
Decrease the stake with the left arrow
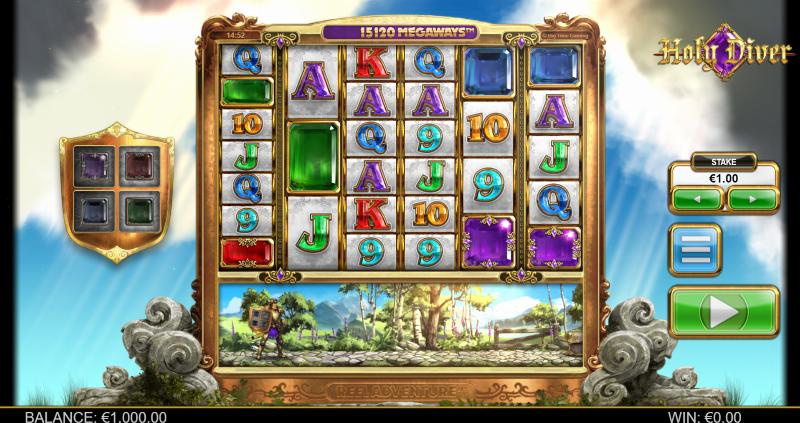(697, 199)
